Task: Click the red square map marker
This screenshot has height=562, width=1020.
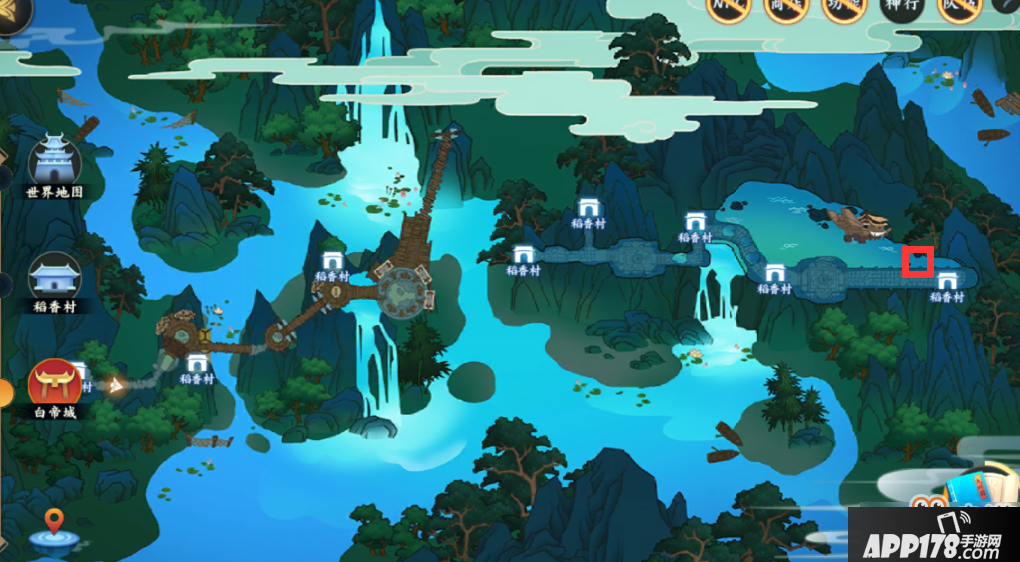Action: tap(918, 262)
